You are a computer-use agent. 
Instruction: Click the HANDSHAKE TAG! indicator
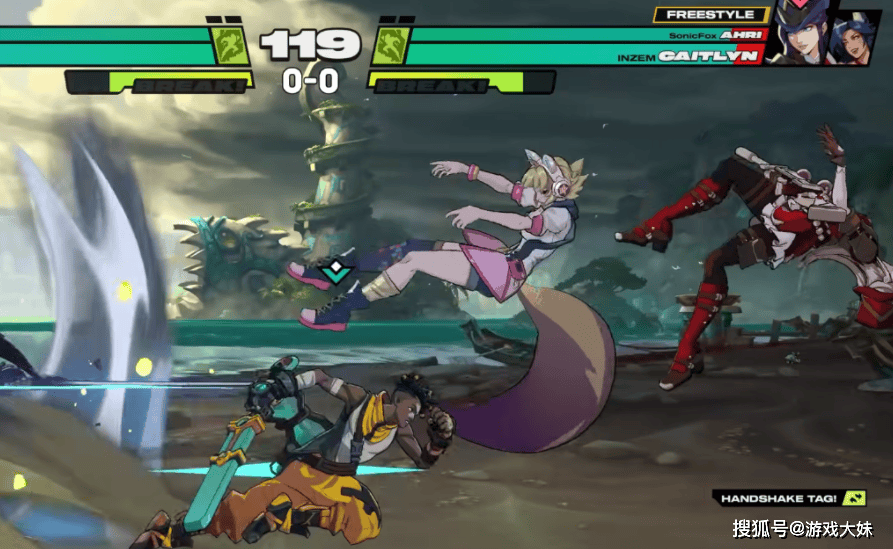pyautogui.click(x=791, y=497)
